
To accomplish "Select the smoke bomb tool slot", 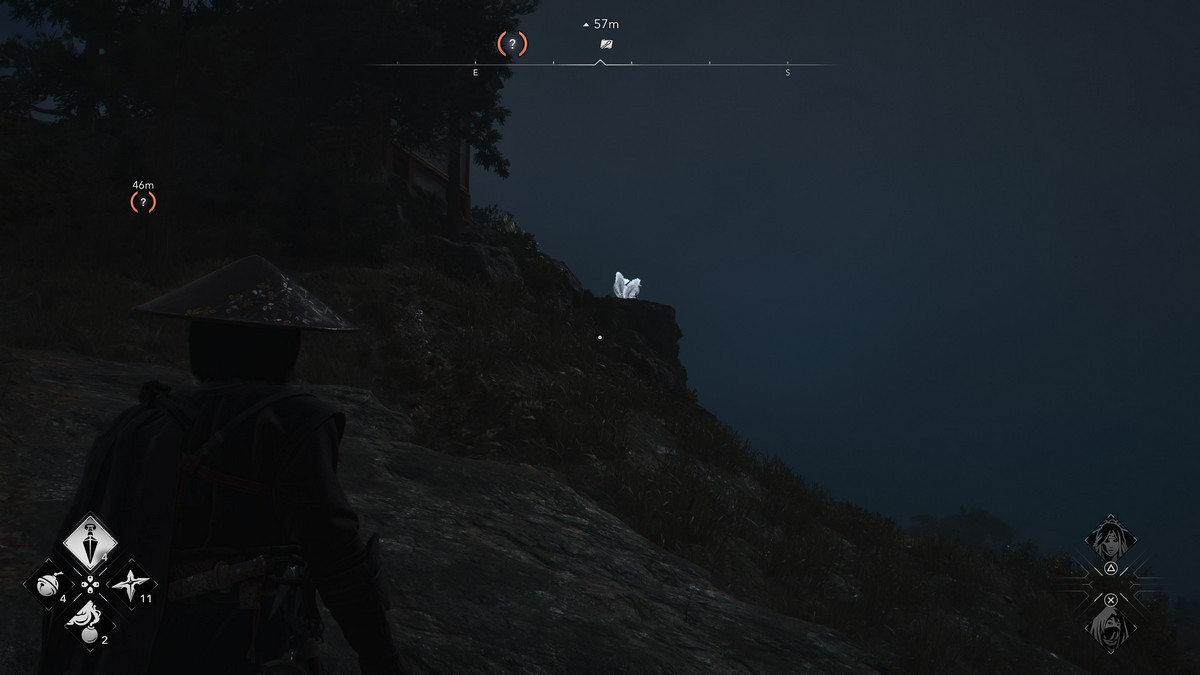I will point(89,623).
